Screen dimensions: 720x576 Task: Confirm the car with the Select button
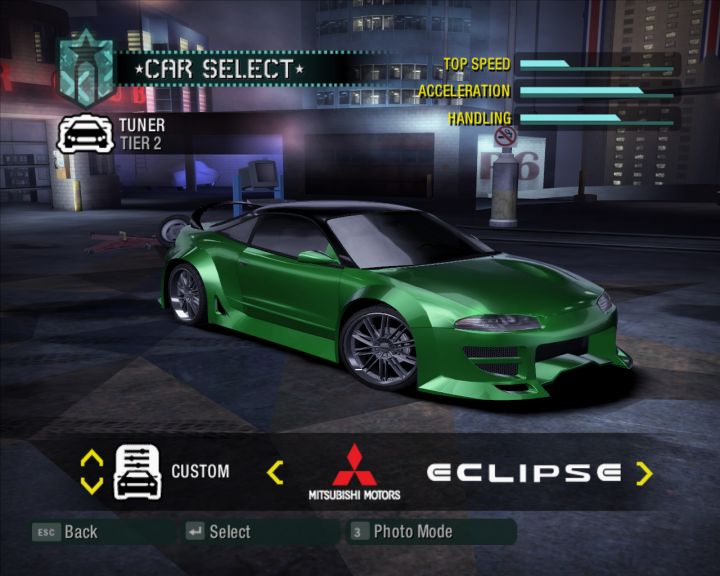pos(218,532)
